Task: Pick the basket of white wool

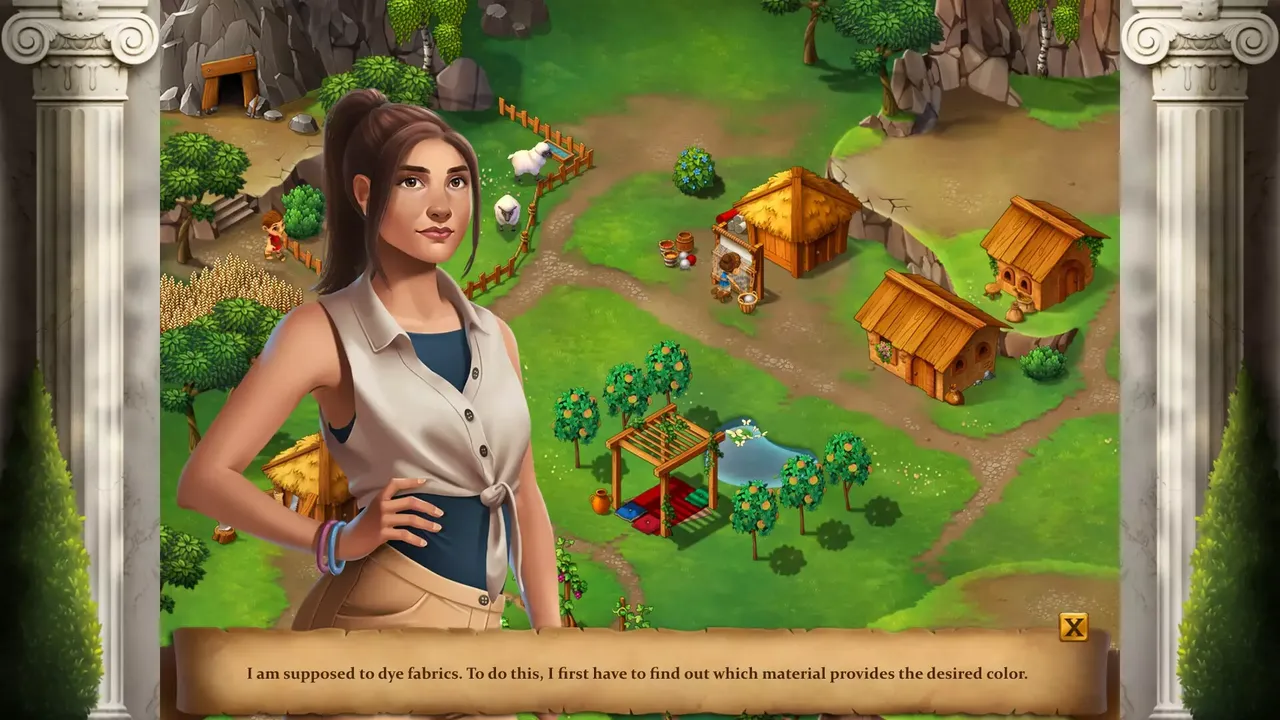Action: pyautogui.click(x=748, y=299)
